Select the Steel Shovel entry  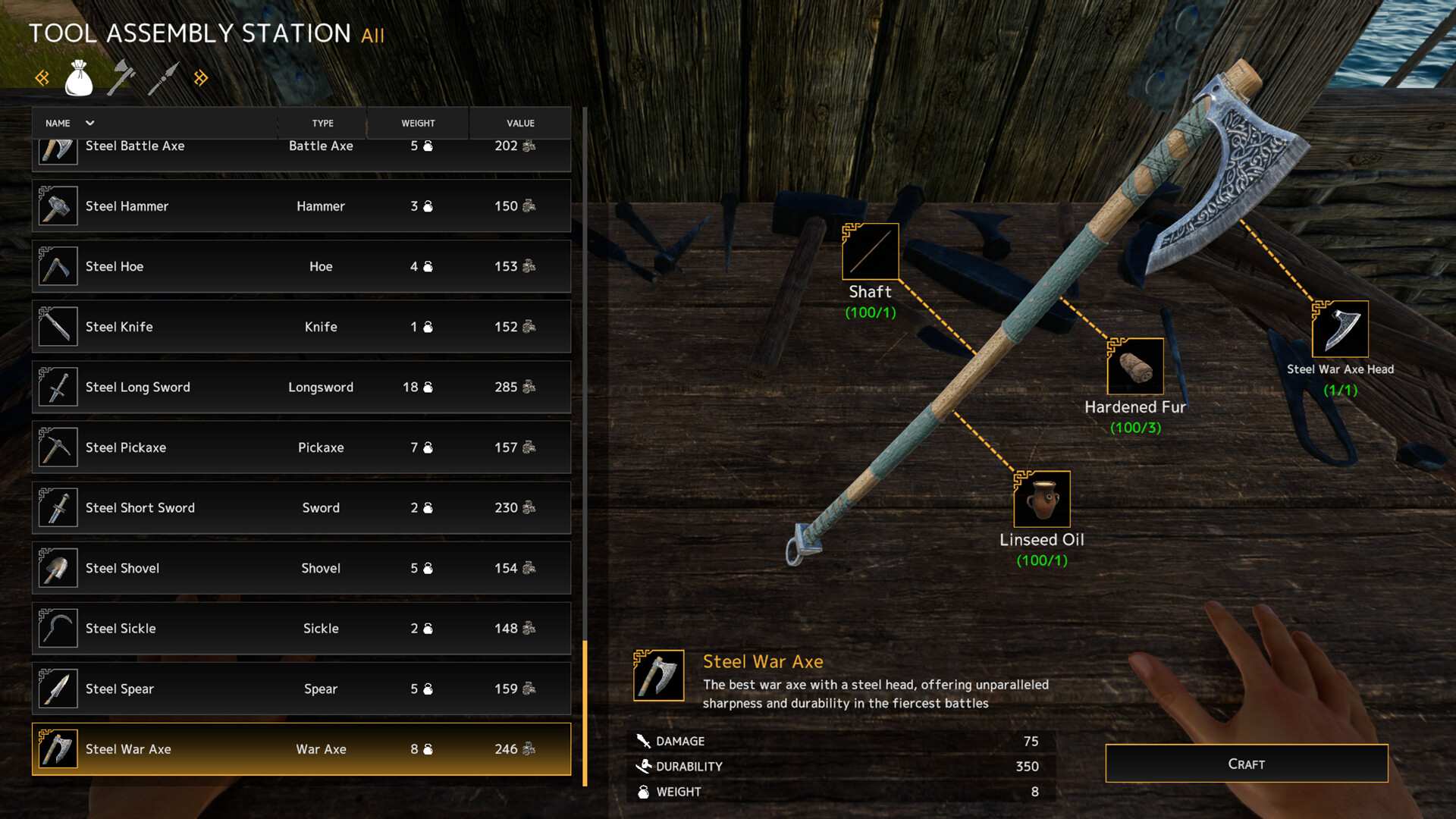pyautogui.click(x=301, y=568)
